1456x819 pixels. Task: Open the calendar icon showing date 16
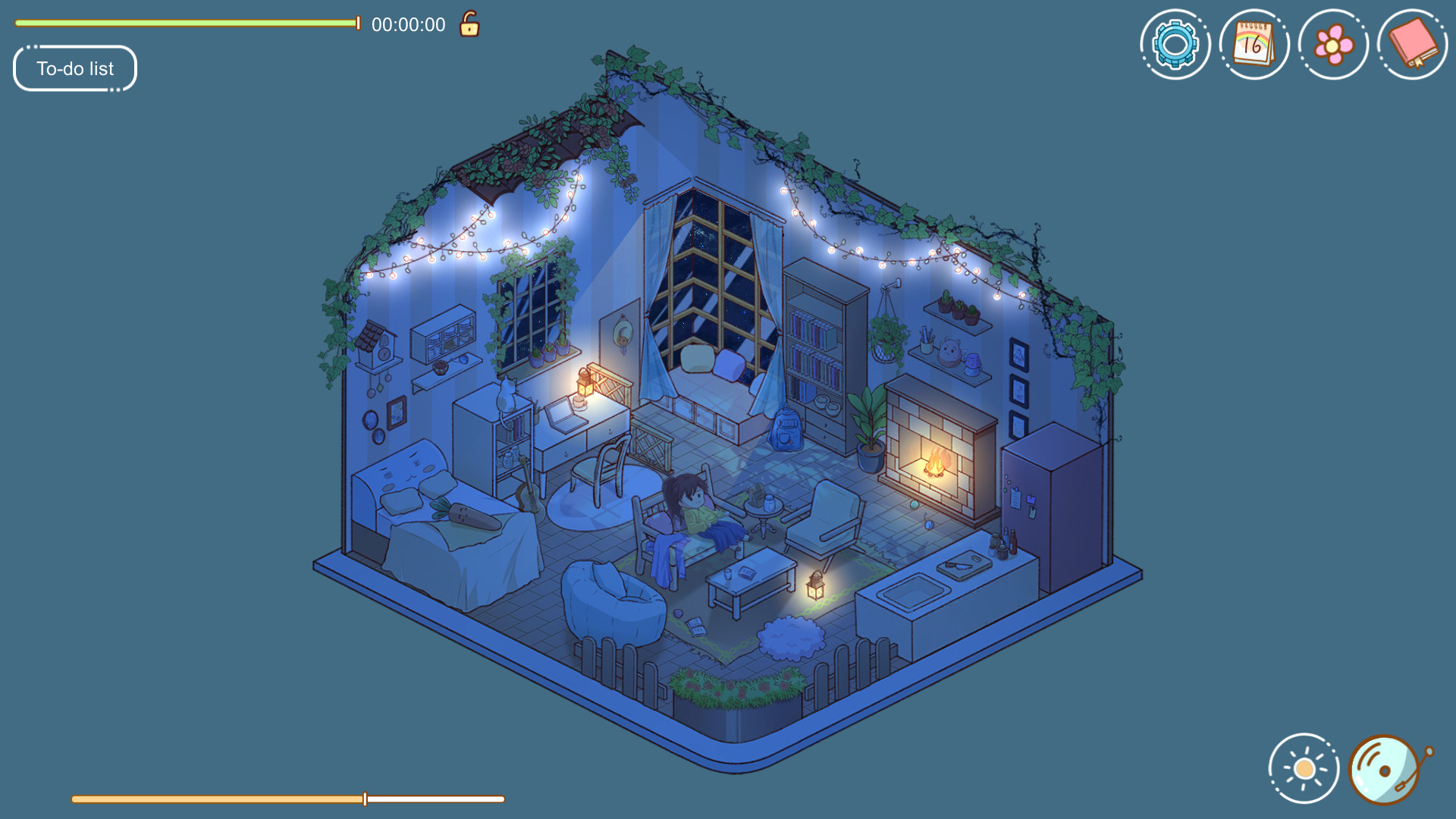pos(1253,43)
